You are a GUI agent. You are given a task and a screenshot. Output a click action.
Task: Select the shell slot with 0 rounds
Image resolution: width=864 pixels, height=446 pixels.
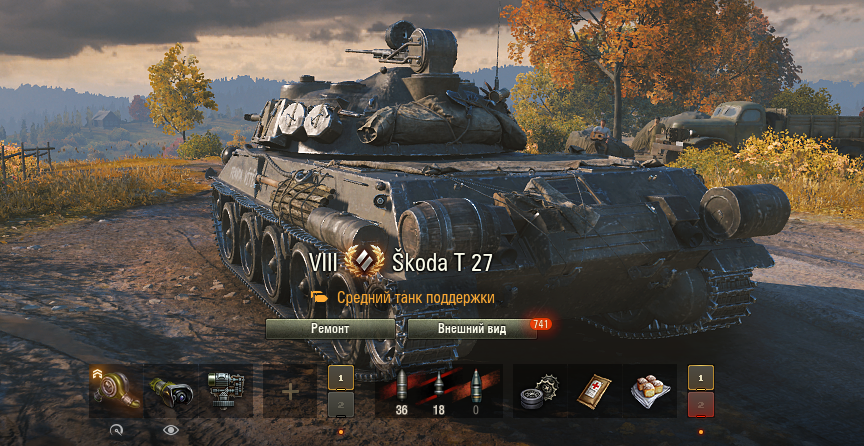coord(474,391)
